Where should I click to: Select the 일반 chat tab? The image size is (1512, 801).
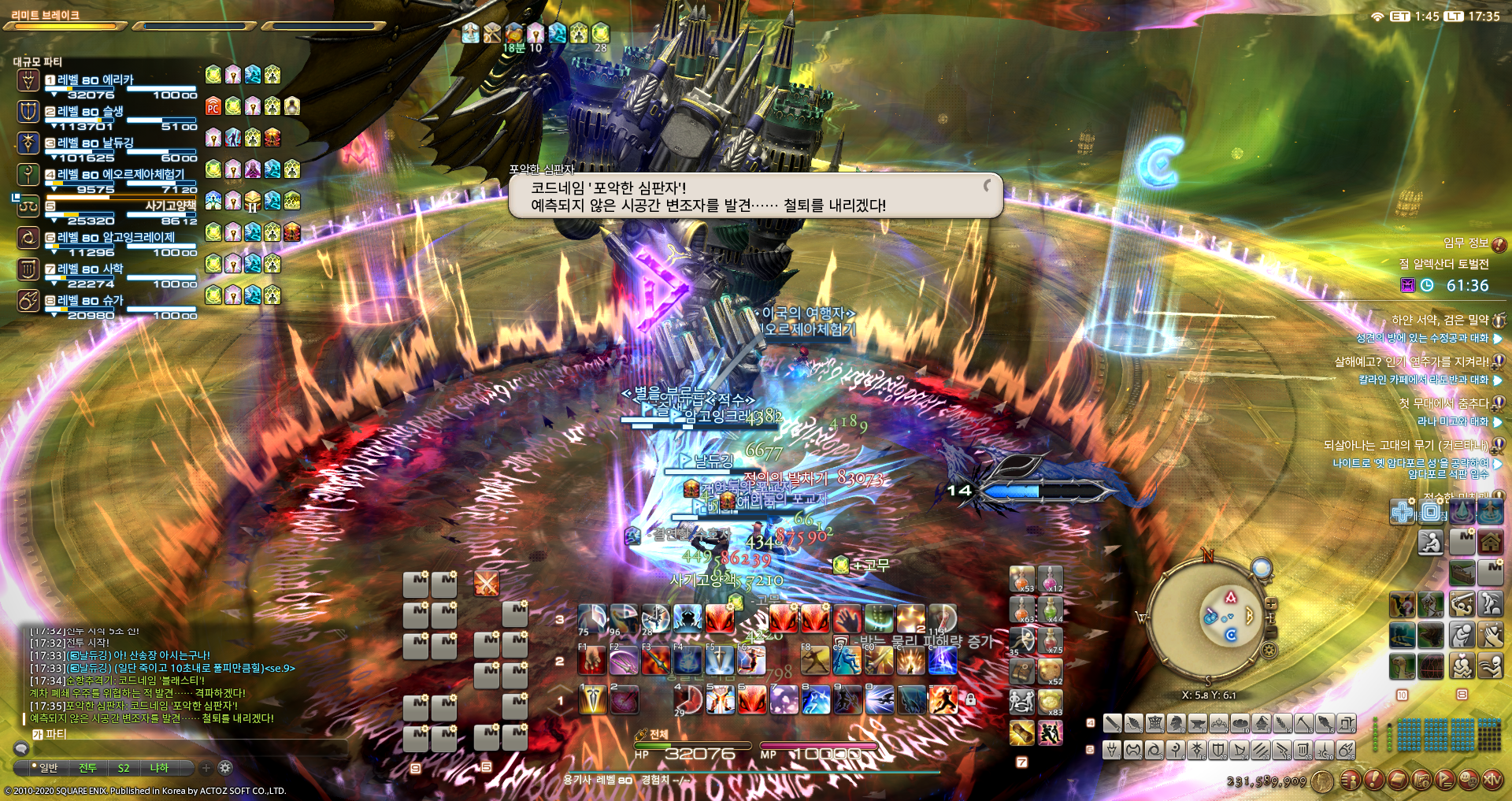point(47,768)
